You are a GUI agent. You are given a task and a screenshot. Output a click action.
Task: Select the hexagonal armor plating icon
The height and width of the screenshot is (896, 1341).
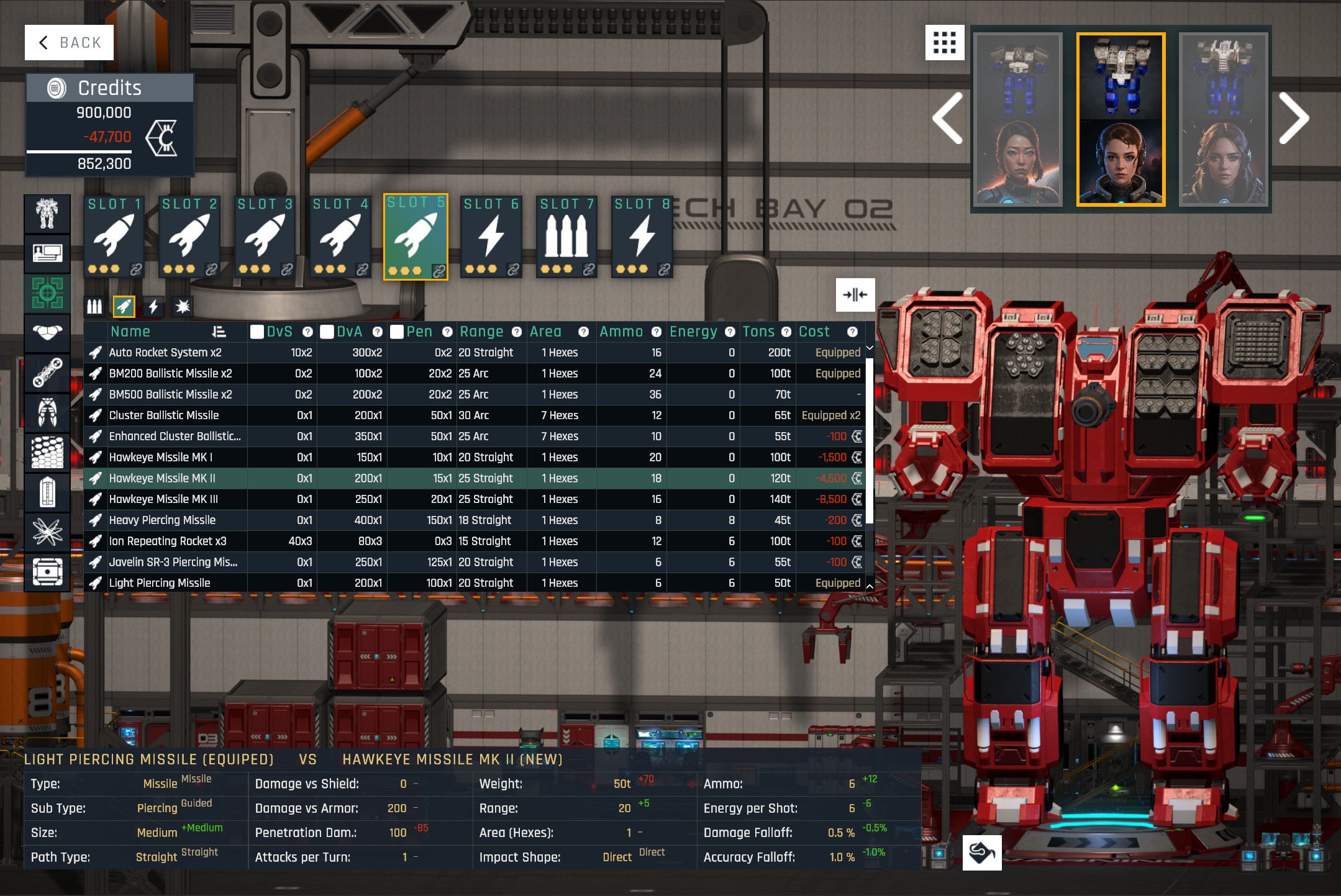(47, 451)
